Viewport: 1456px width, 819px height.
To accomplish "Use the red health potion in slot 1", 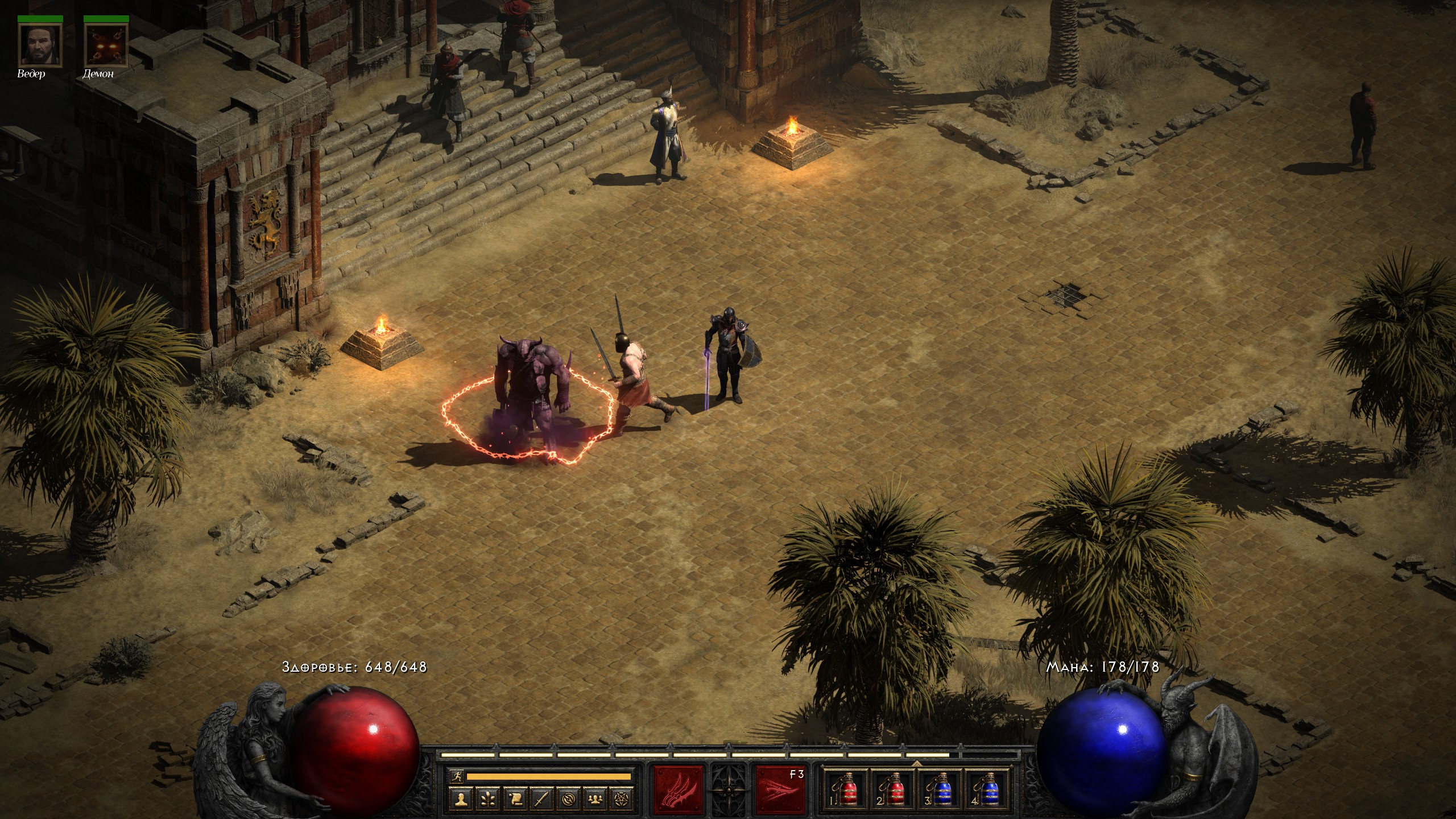I will coord(846,789).
